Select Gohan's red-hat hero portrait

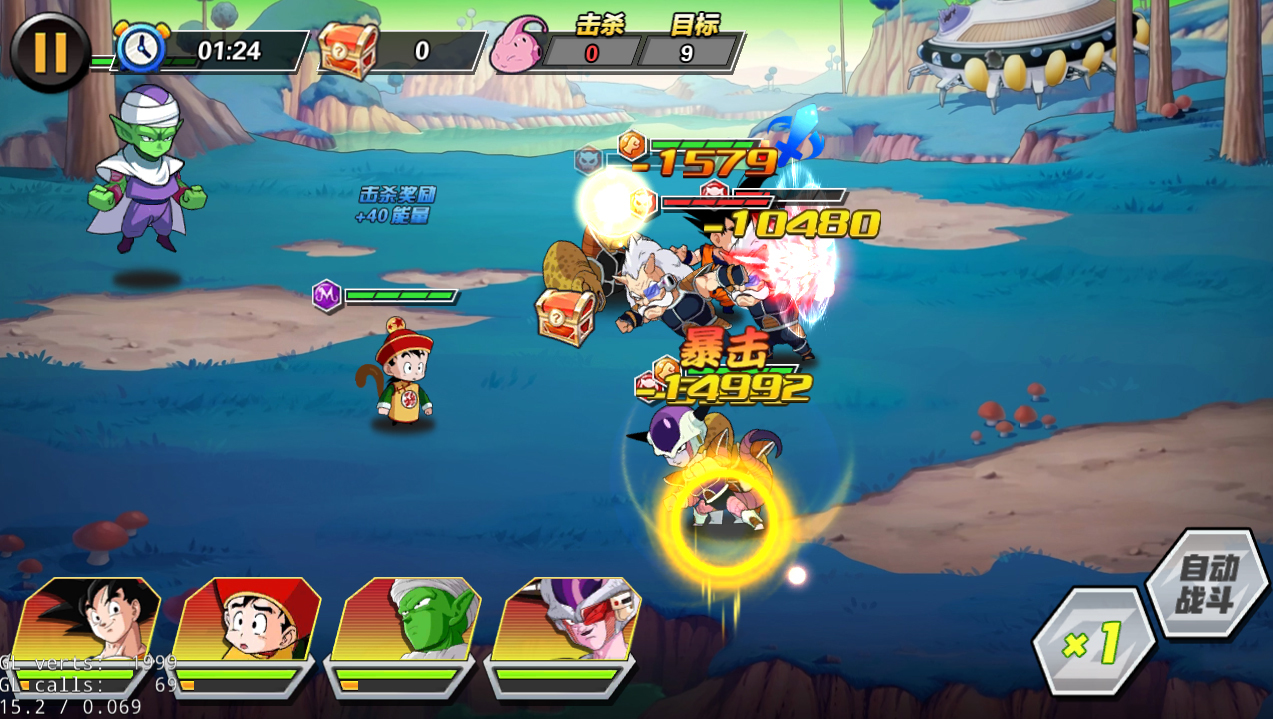coord(247,620)
